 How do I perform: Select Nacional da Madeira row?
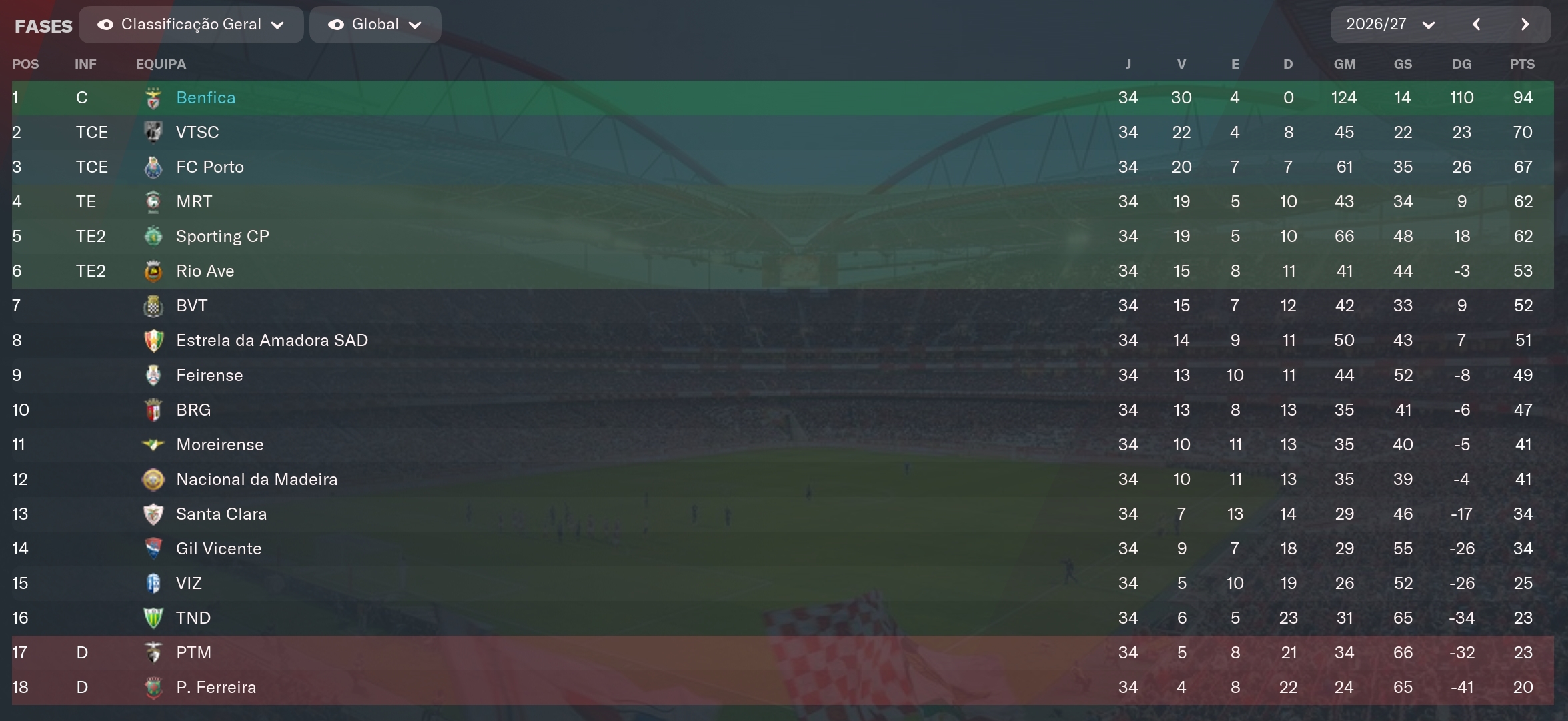click(256, 480)
